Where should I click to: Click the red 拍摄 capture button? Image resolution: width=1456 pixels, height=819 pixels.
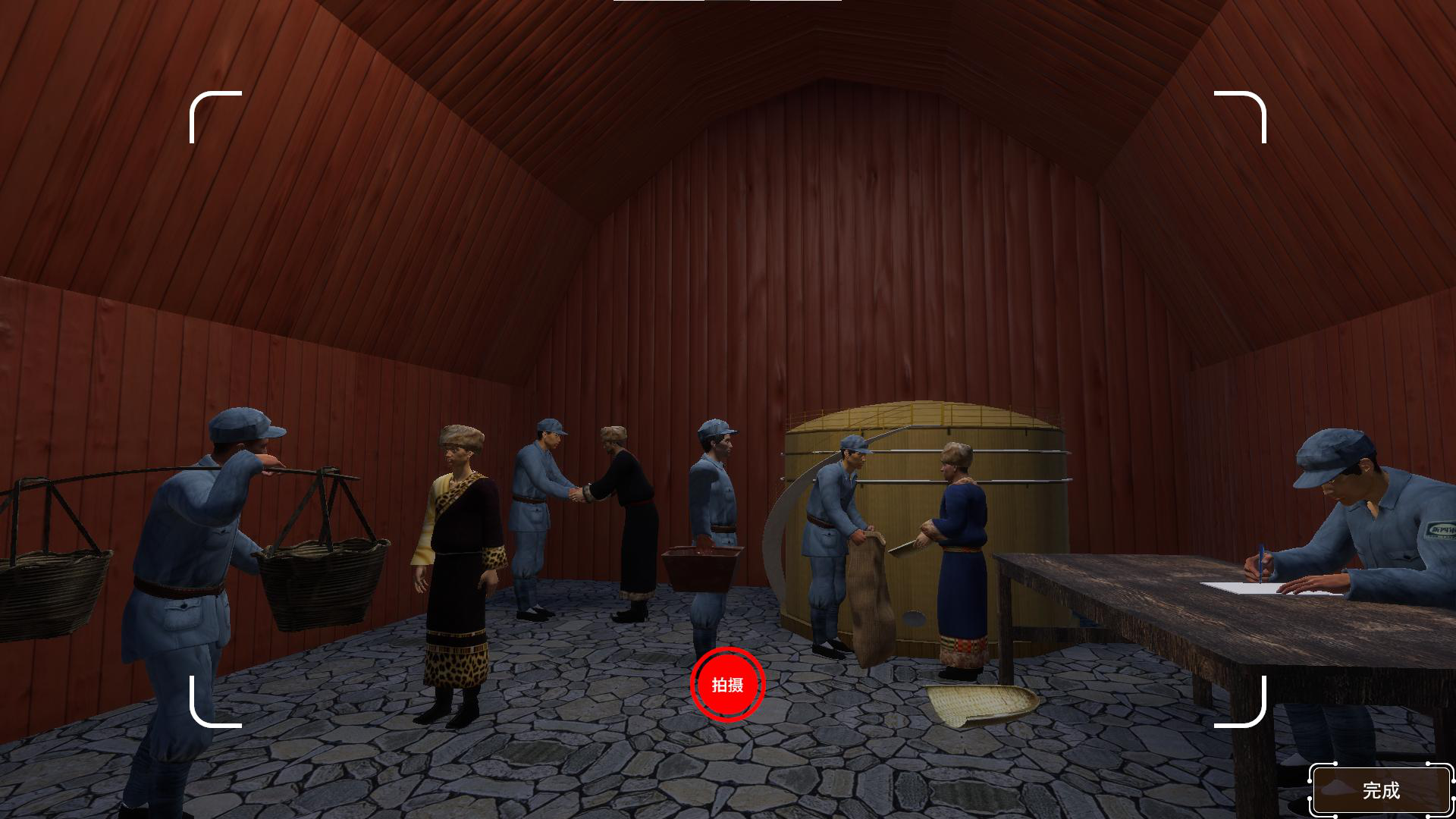click(727, 685)
